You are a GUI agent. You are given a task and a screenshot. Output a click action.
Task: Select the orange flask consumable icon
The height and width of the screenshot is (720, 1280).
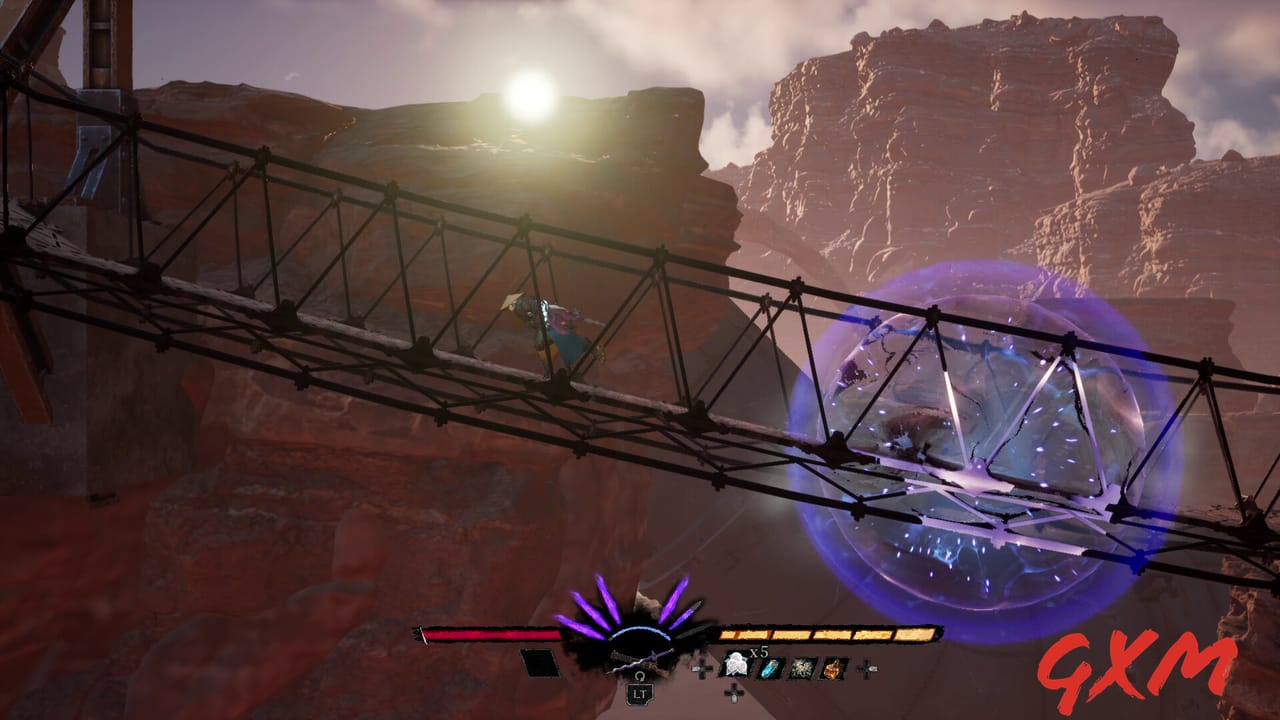click(x=834, y=668)
